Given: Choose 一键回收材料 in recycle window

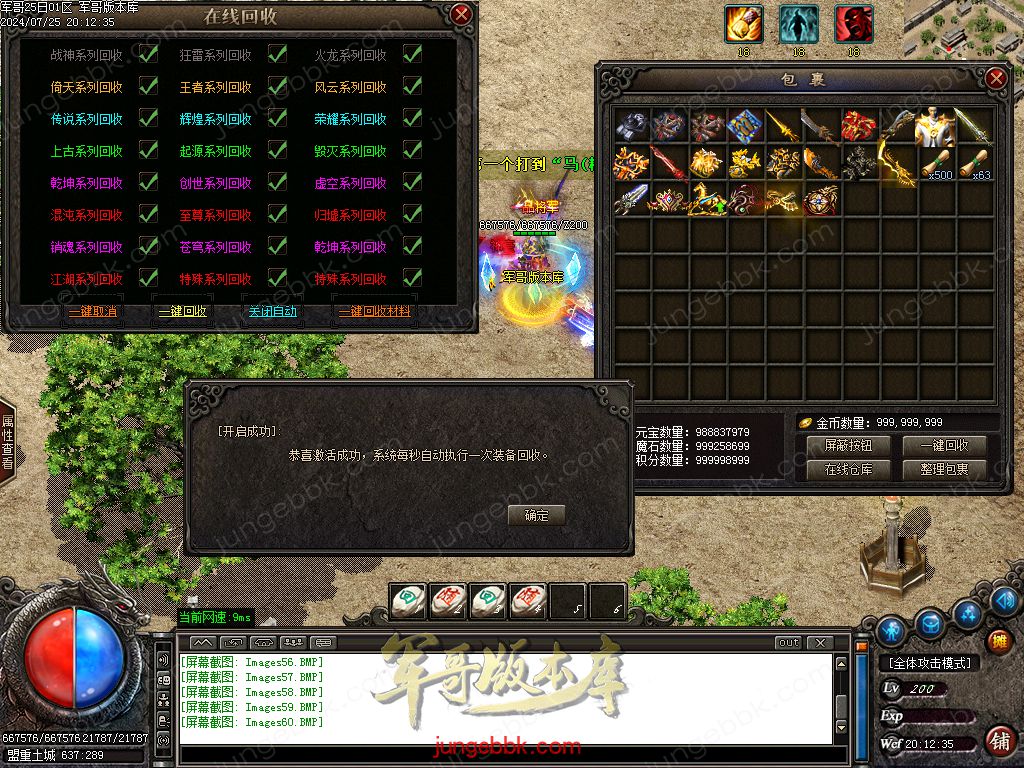Looking at the screenshot, I should click(374, 311).
